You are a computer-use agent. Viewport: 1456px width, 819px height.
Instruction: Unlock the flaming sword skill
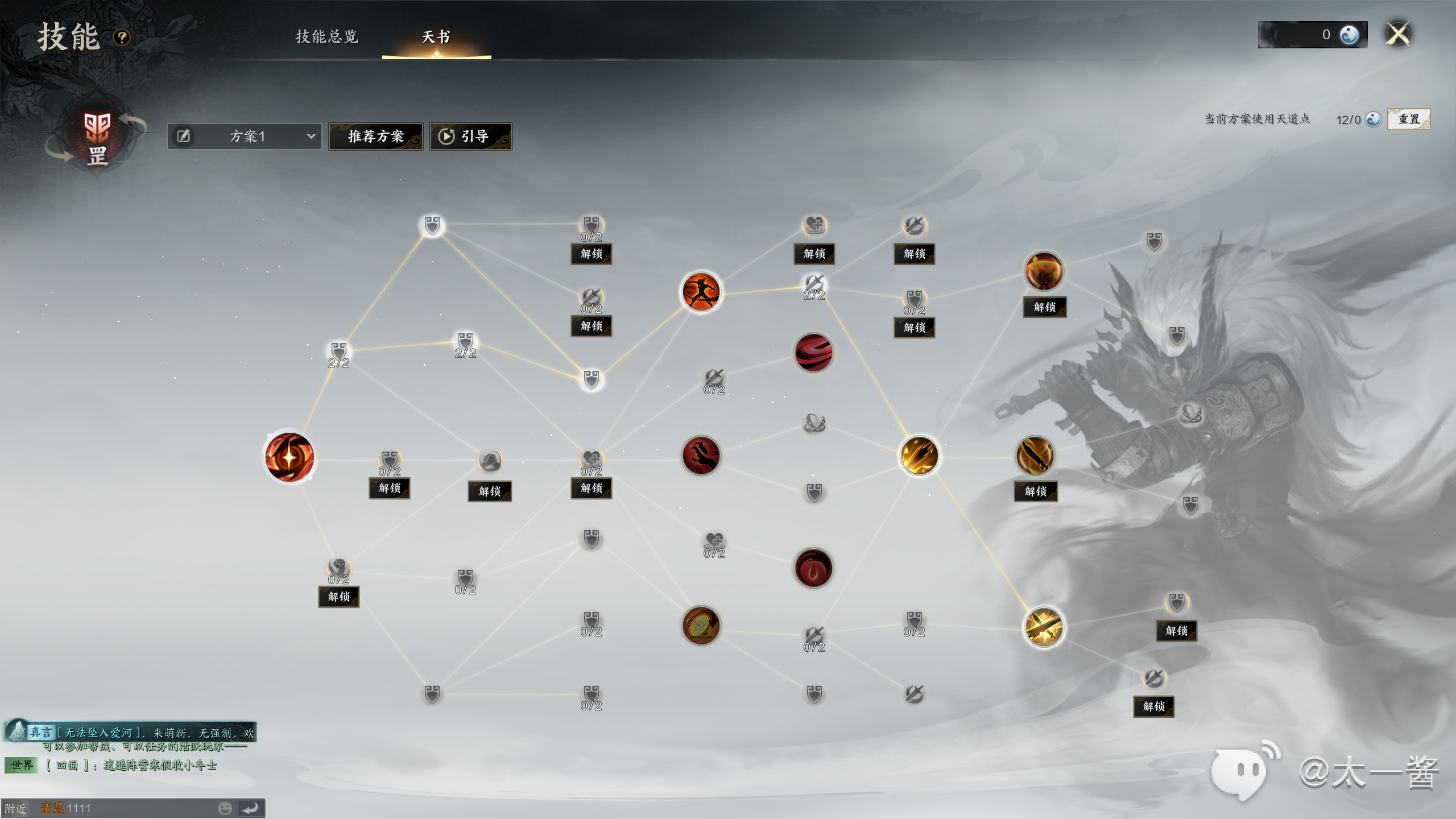1035,491
